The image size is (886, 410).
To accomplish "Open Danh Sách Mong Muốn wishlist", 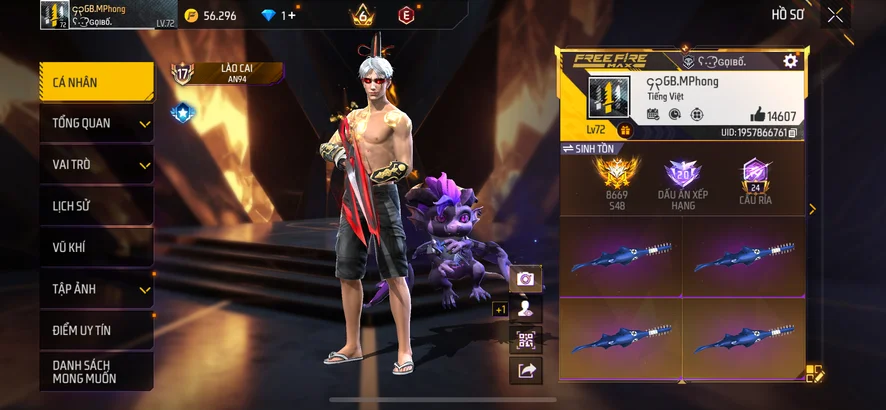I will (96, 372).
